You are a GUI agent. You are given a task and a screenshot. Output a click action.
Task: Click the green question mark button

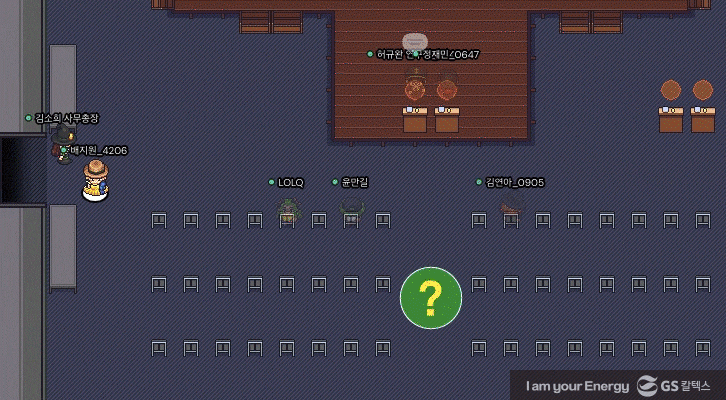click(431, 297)
